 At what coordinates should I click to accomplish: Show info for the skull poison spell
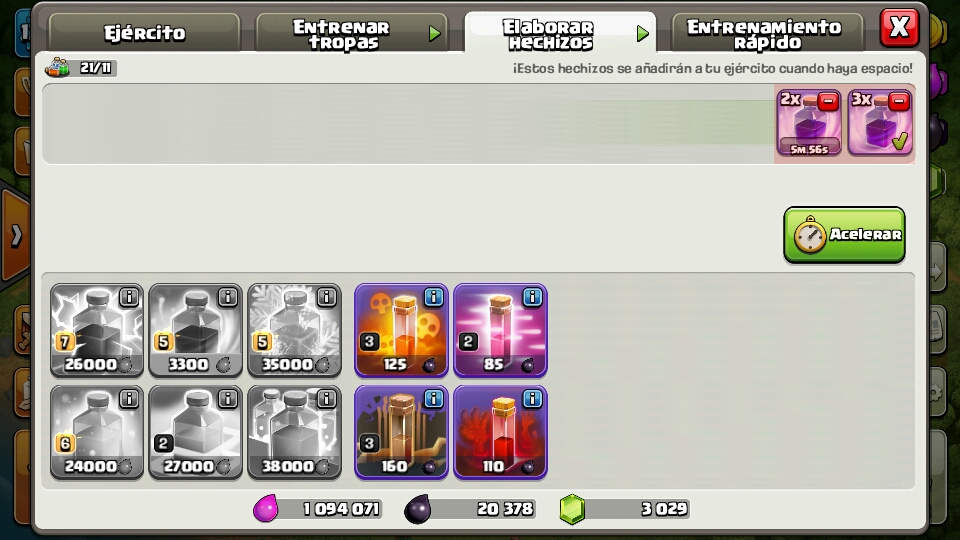(433, 297)
